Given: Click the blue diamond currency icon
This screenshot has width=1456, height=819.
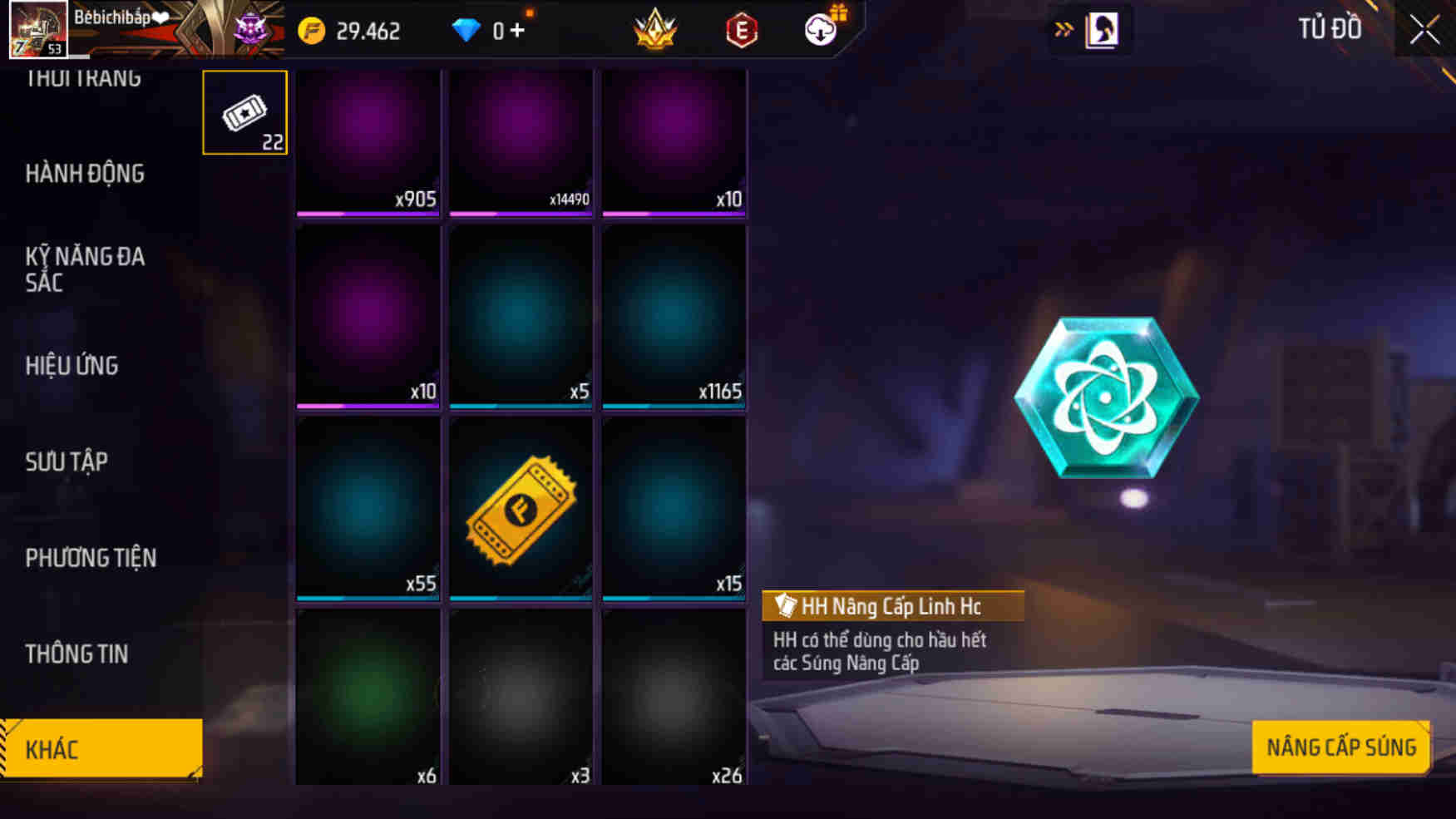Looking at the screenshot, I should (468, 30).
